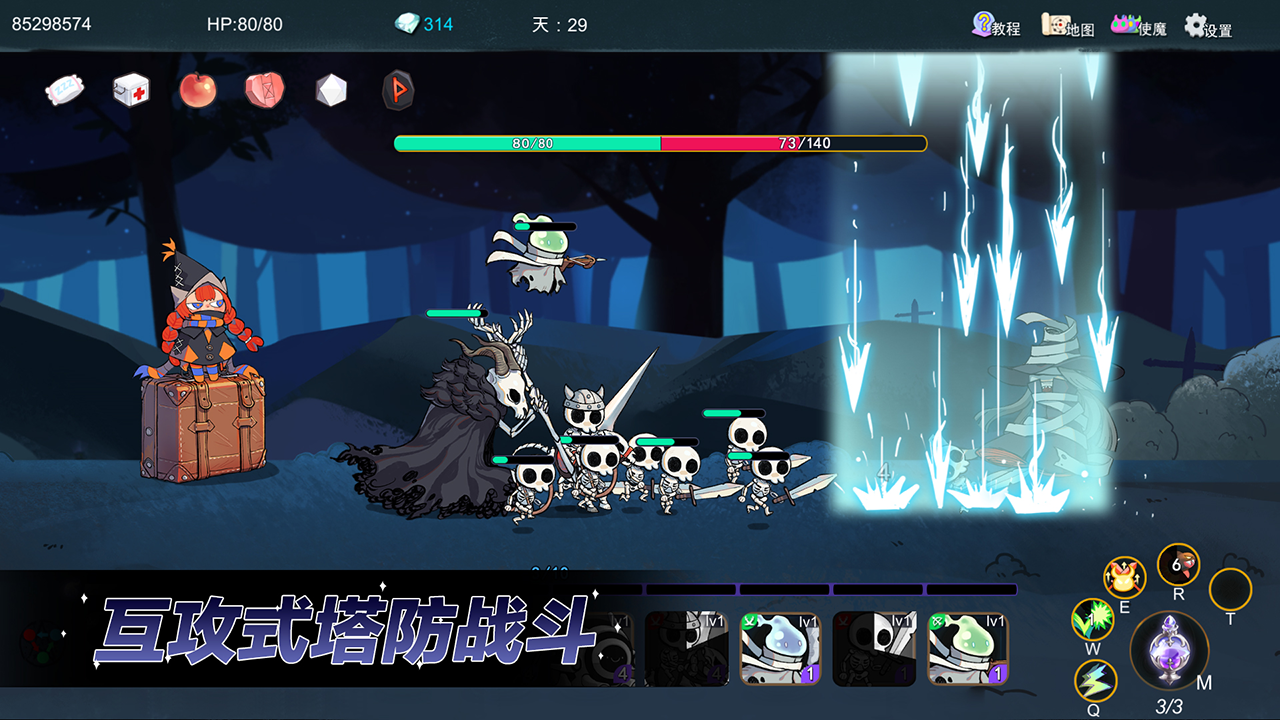Activate the E demon buff skill
Image resolution: width=1280 pixels, height=720 pixels.
click(1126, 578)
